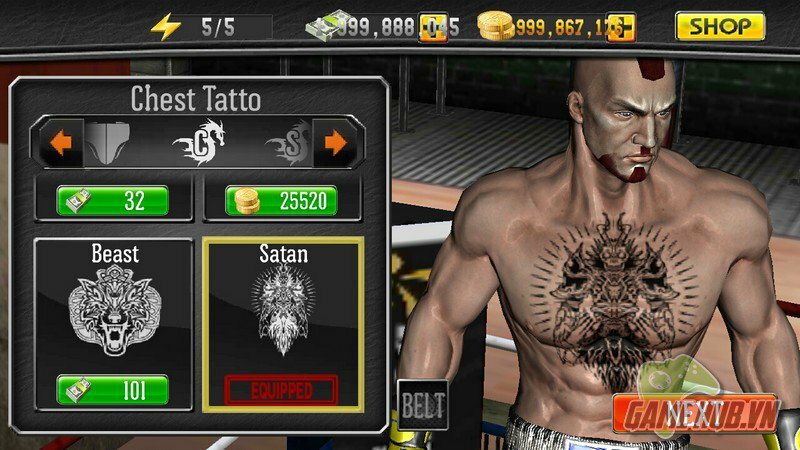Add more gold coins with the plus button

tap(619, 27)
